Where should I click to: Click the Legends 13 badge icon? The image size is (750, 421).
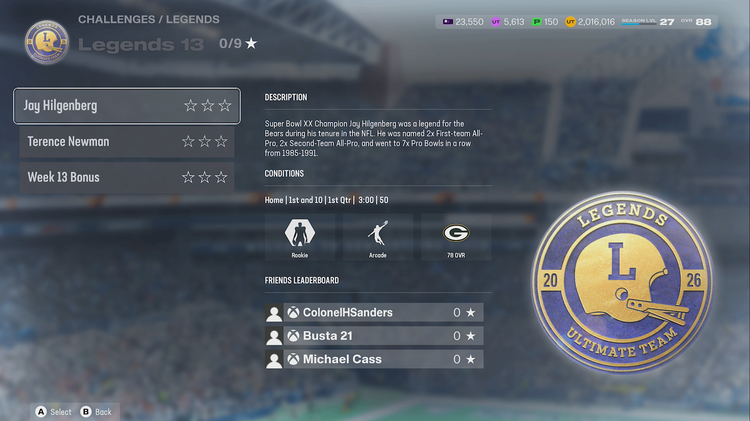pyautogui.click(x=47, y=41)
